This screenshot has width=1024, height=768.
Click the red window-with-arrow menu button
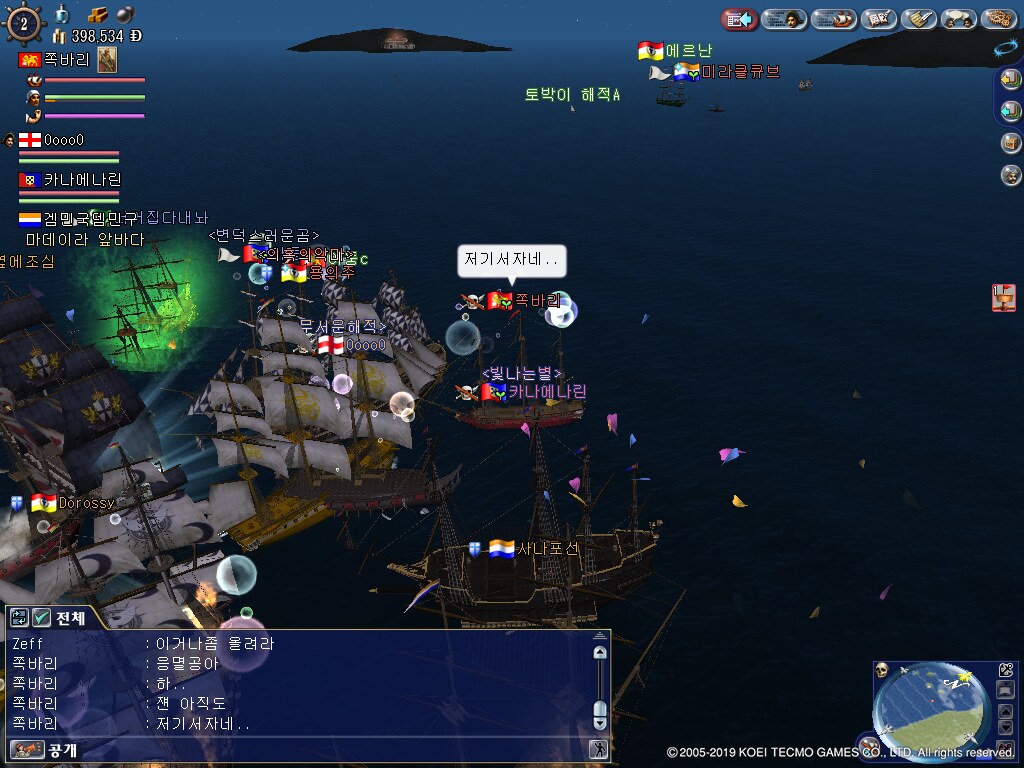click(738, 19)
